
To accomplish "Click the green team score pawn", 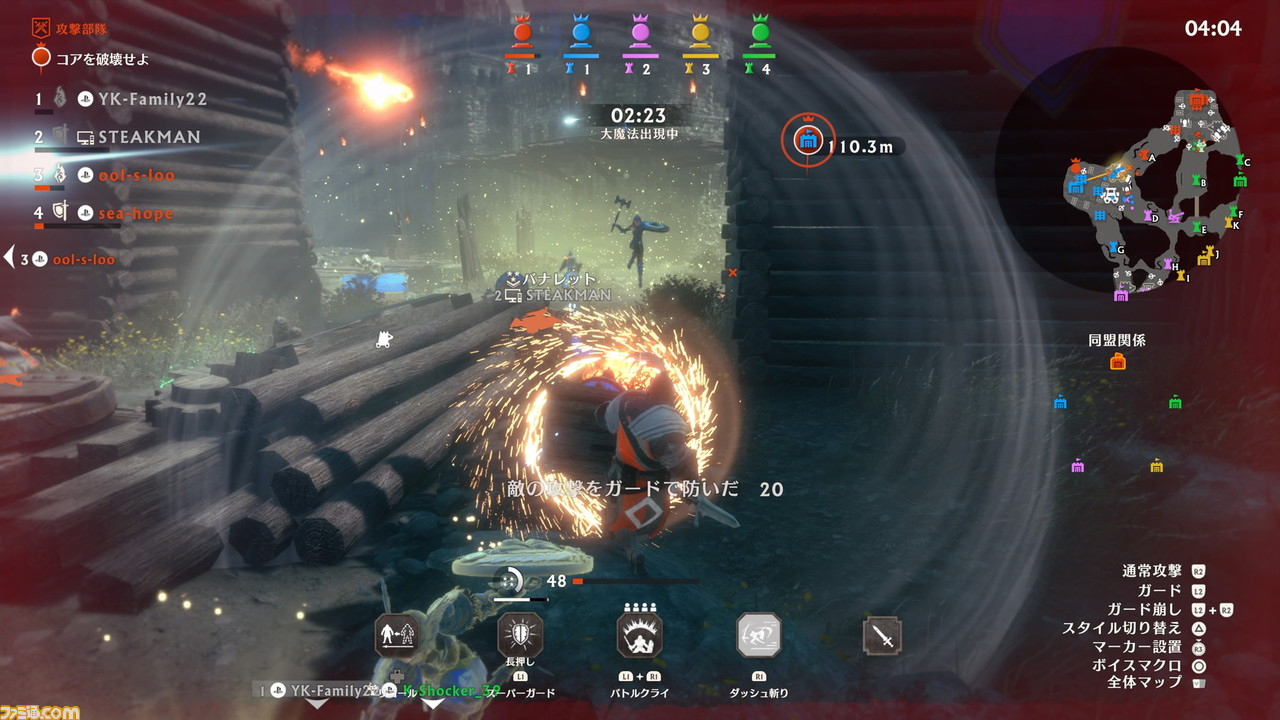I will 761,33.
